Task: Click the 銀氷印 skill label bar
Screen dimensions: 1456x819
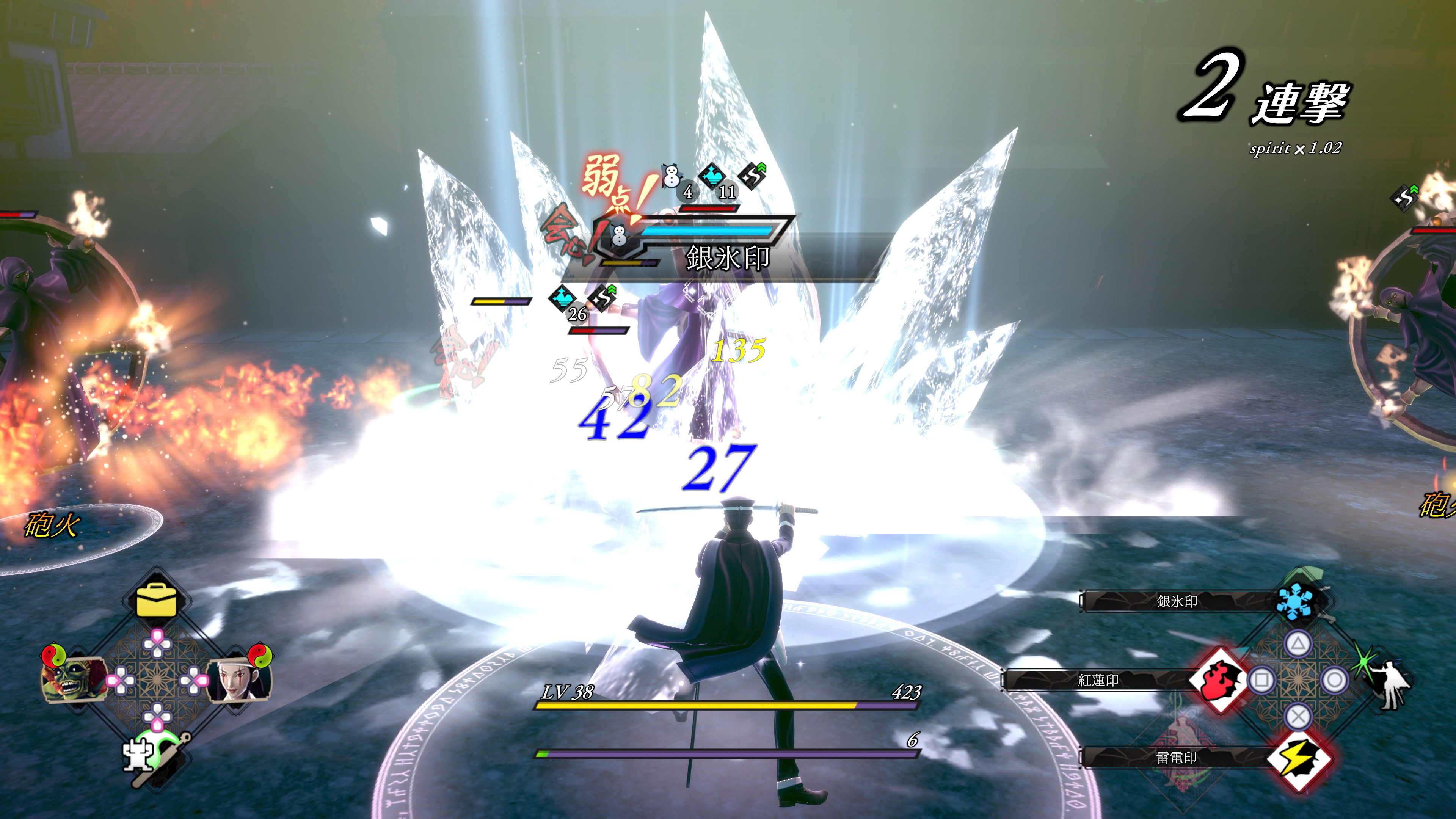Action: pyautogui.click(x=1177, y=601)
